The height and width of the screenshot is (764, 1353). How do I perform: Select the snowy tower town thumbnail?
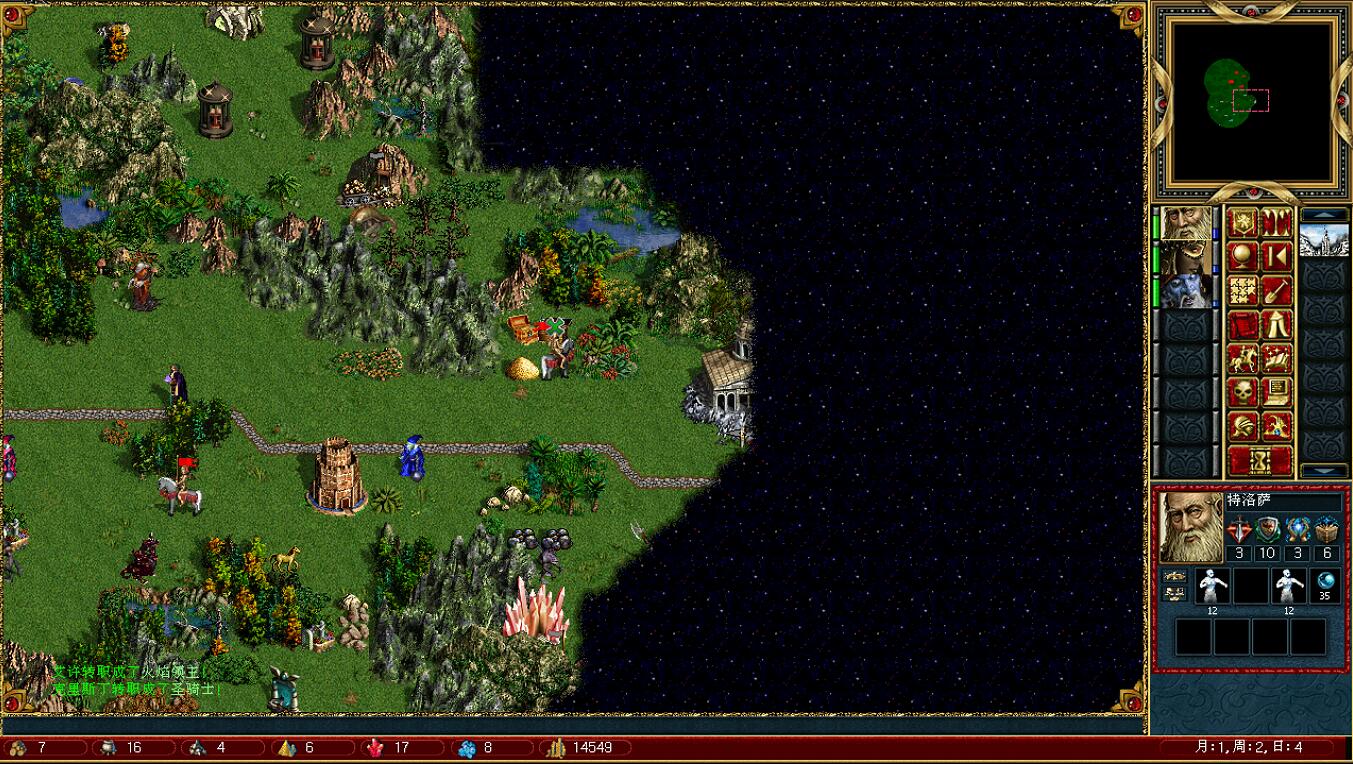(1324, 241)
